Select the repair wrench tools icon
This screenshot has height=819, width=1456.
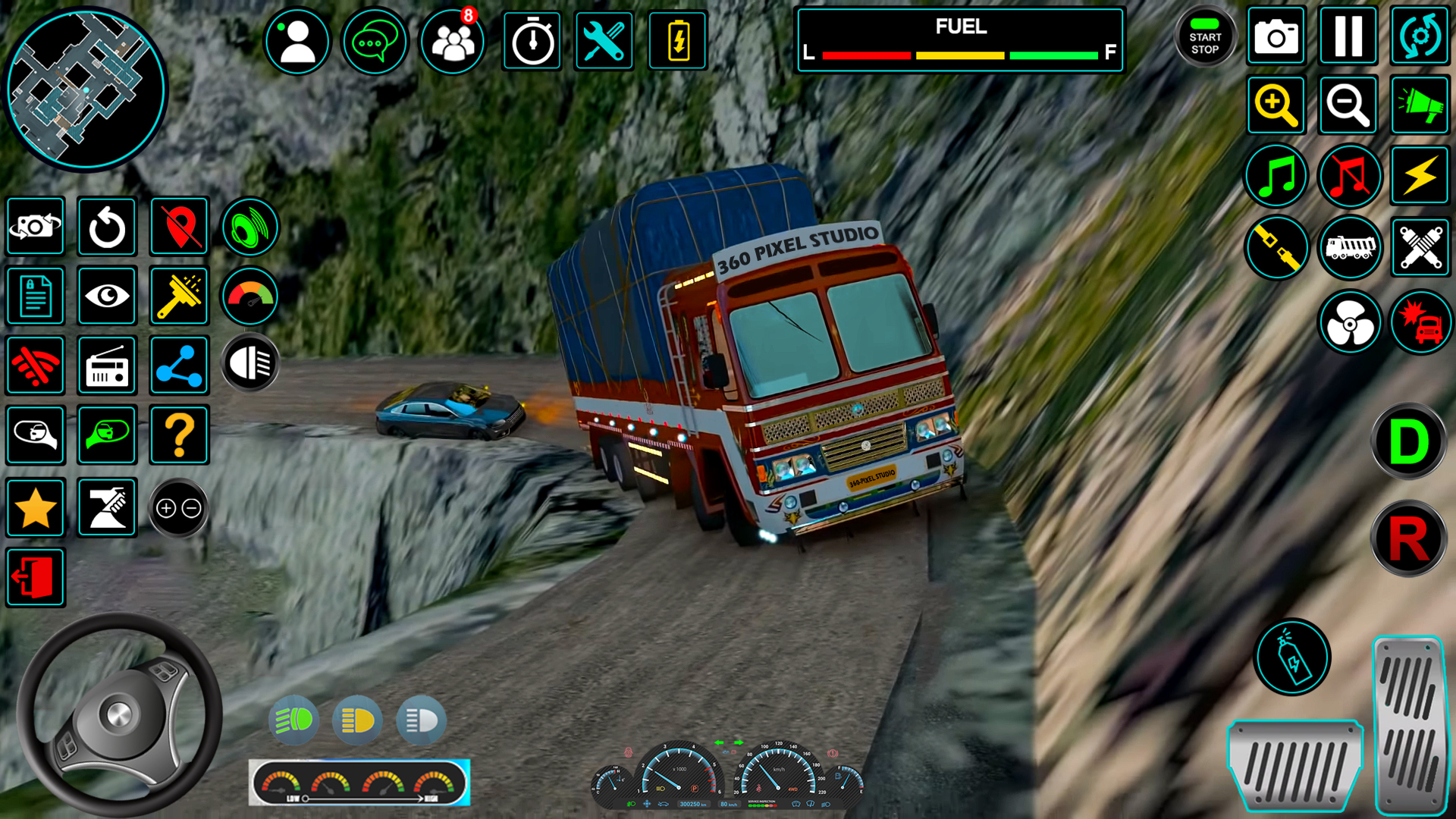point(603,41)
